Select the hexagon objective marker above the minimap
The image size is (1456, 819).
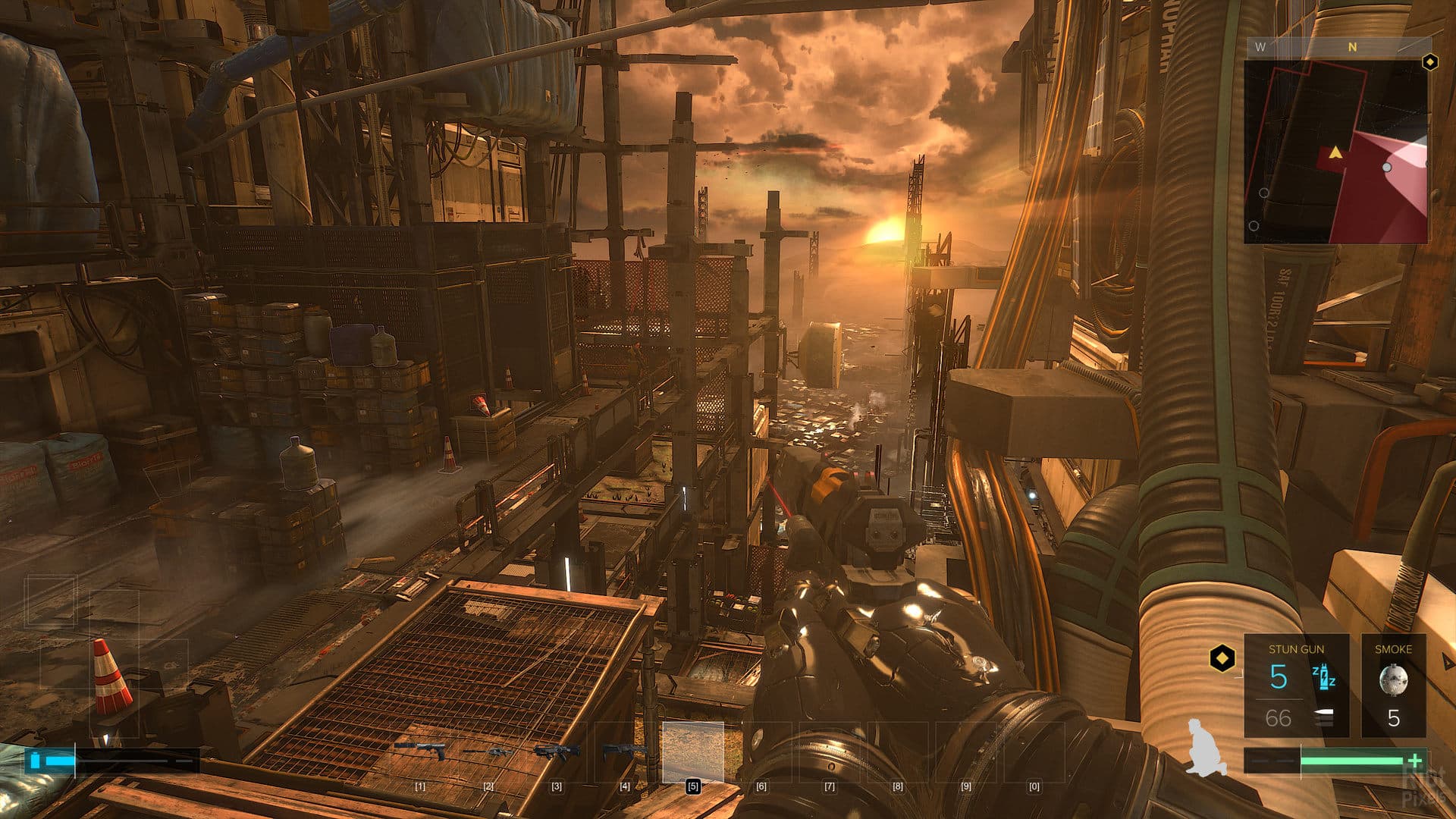[1429, 62]
